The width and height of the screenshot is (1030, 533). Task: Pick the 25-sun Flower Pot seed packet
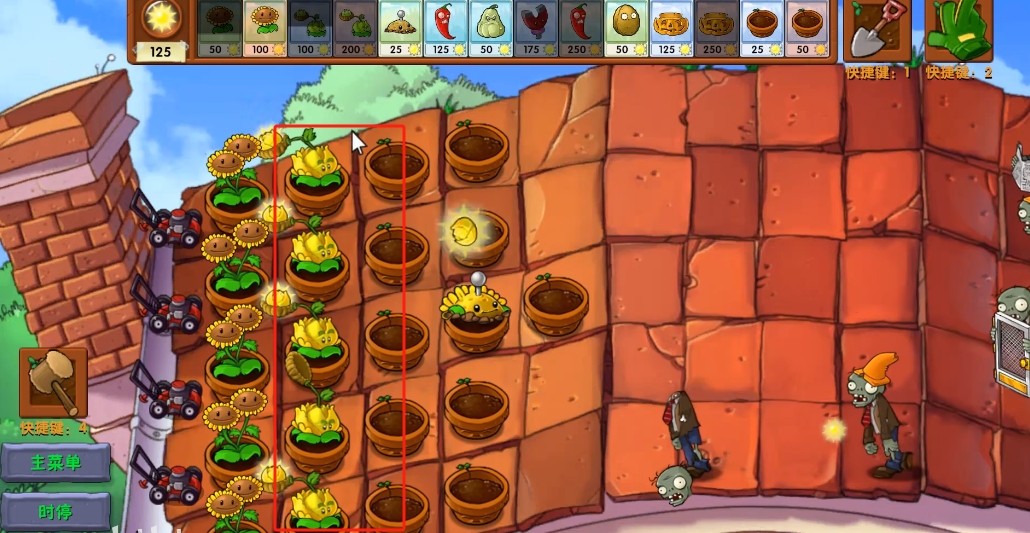click(762, 27)
